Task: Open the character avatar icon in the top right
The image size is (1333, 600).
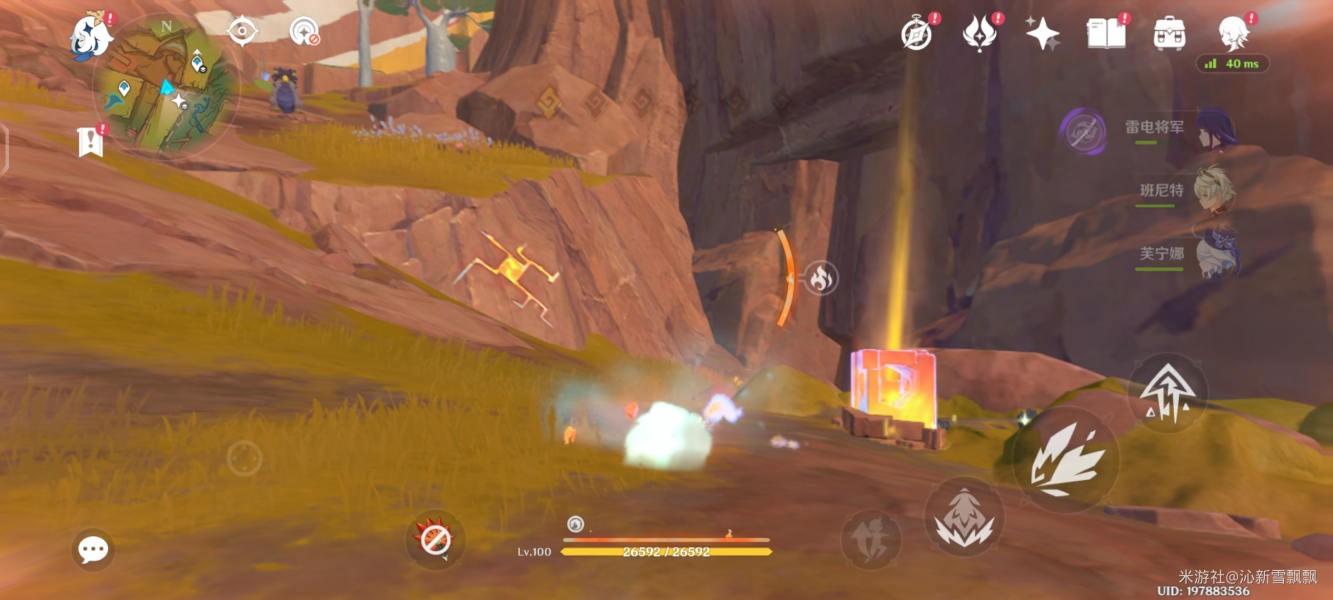Action: pos(1233,33)
